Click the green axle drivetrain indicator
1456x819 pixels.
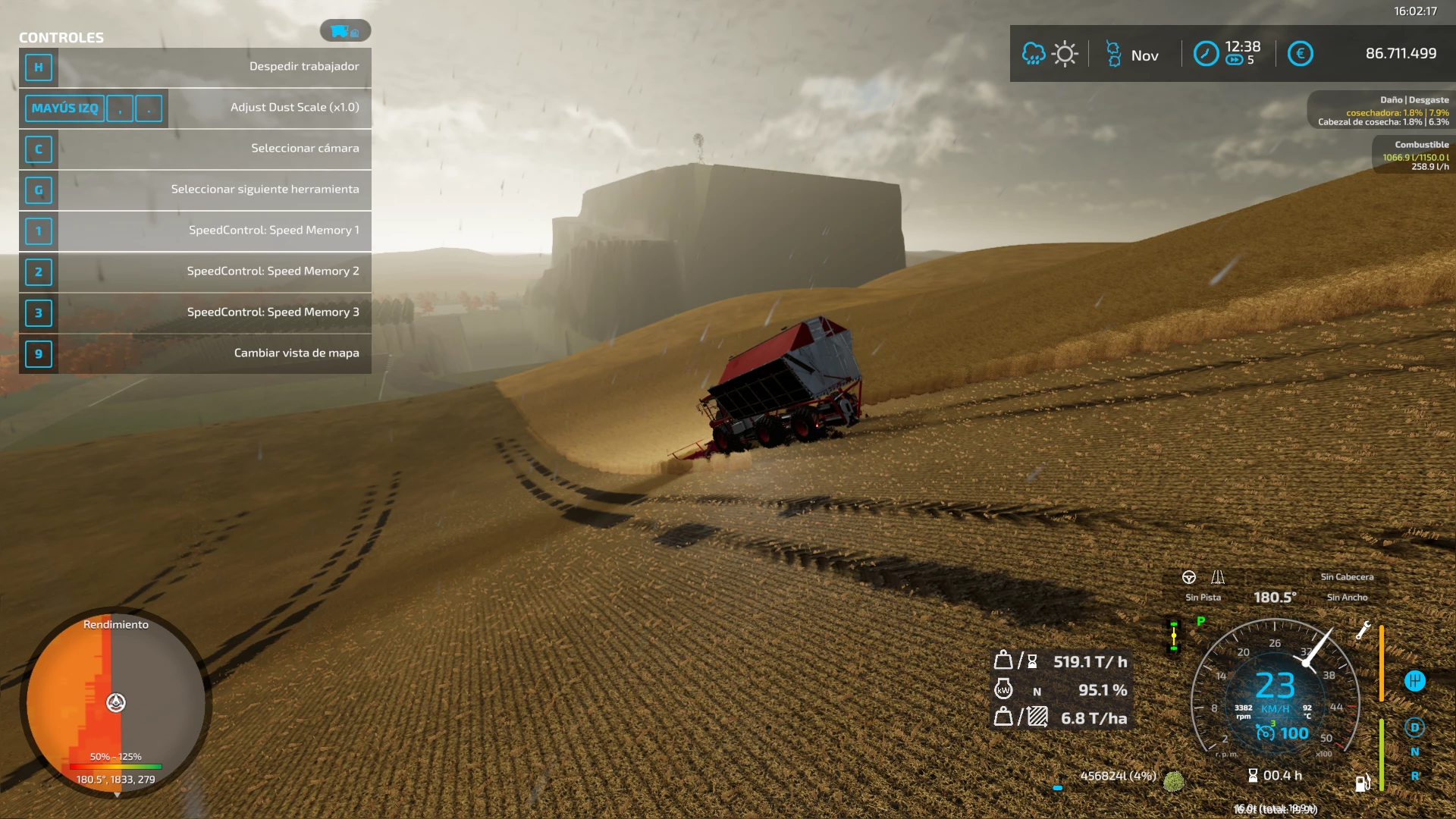[1174, 635]
